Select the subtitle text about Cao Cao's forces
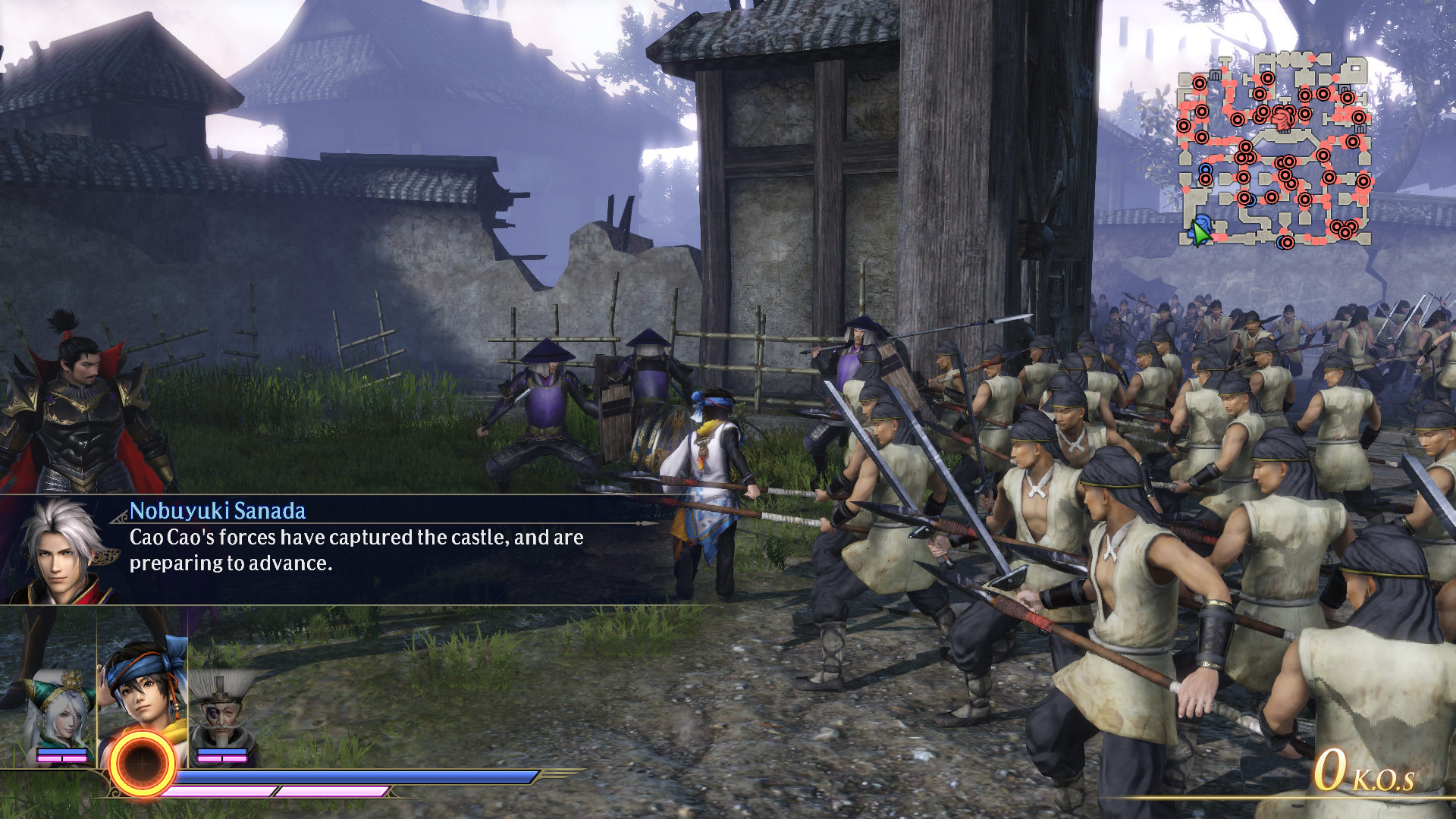1456x819 pixels. tap(356, 550)
